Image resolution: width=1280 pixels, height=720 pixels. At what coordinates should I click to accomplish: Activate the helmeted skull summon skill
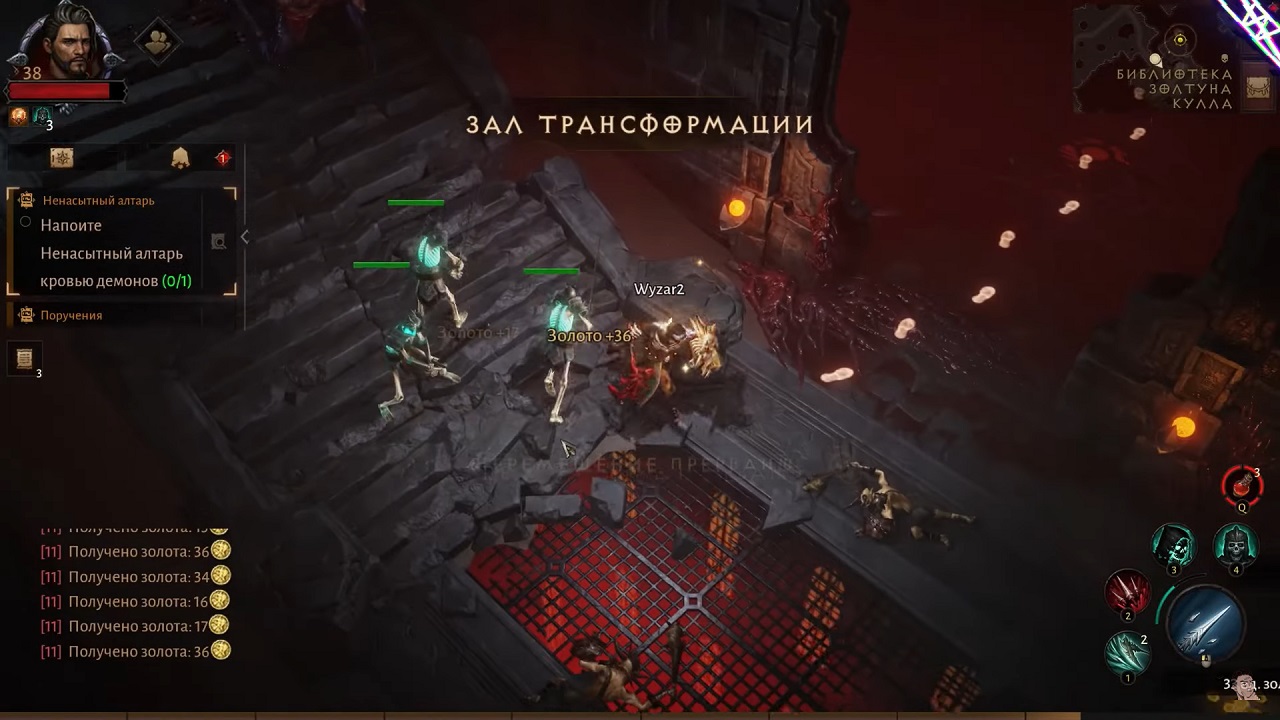(x=1236, y=546)
